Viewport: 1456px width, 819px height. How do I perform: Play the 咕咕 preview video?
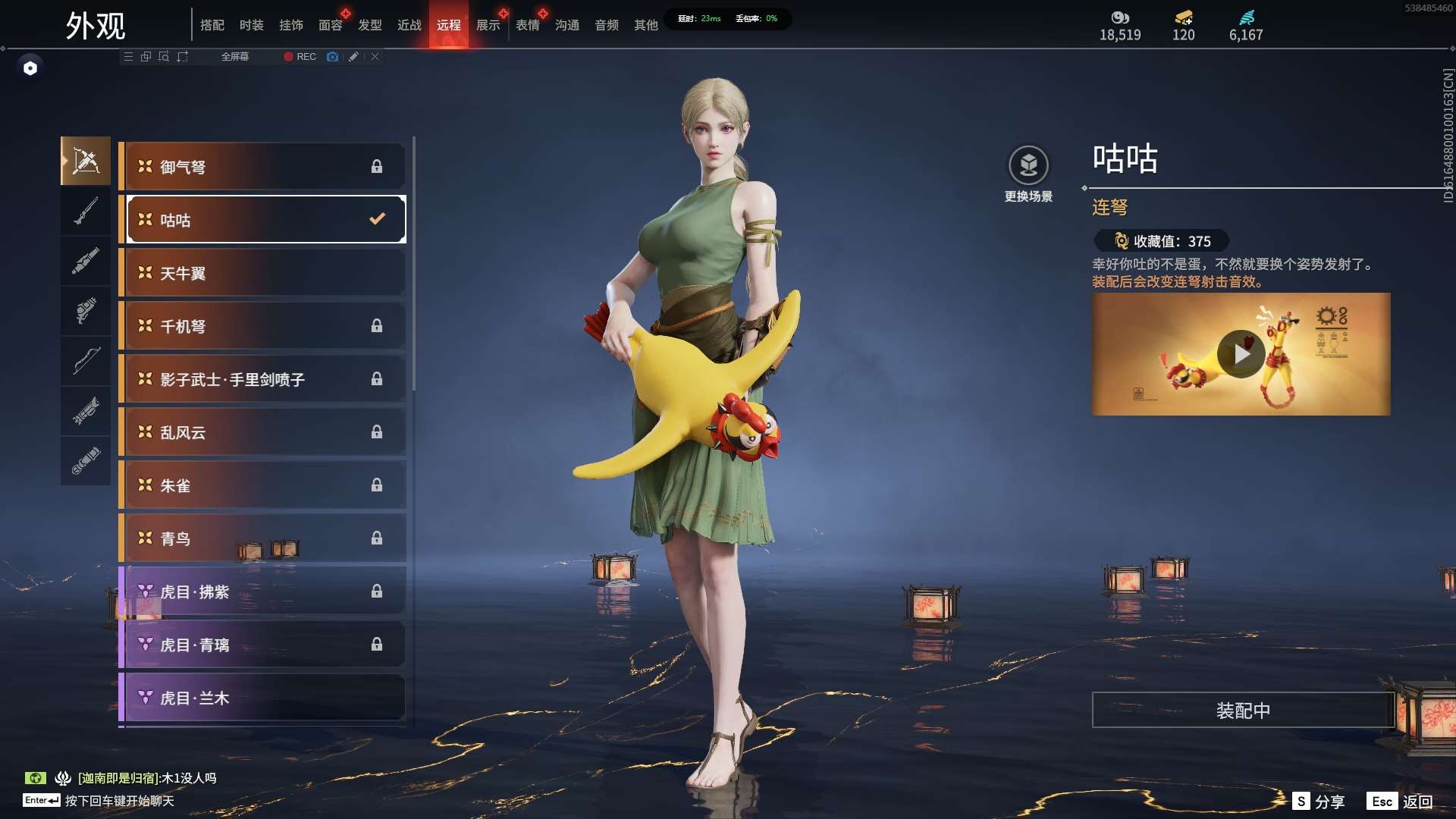point(1241,354)
